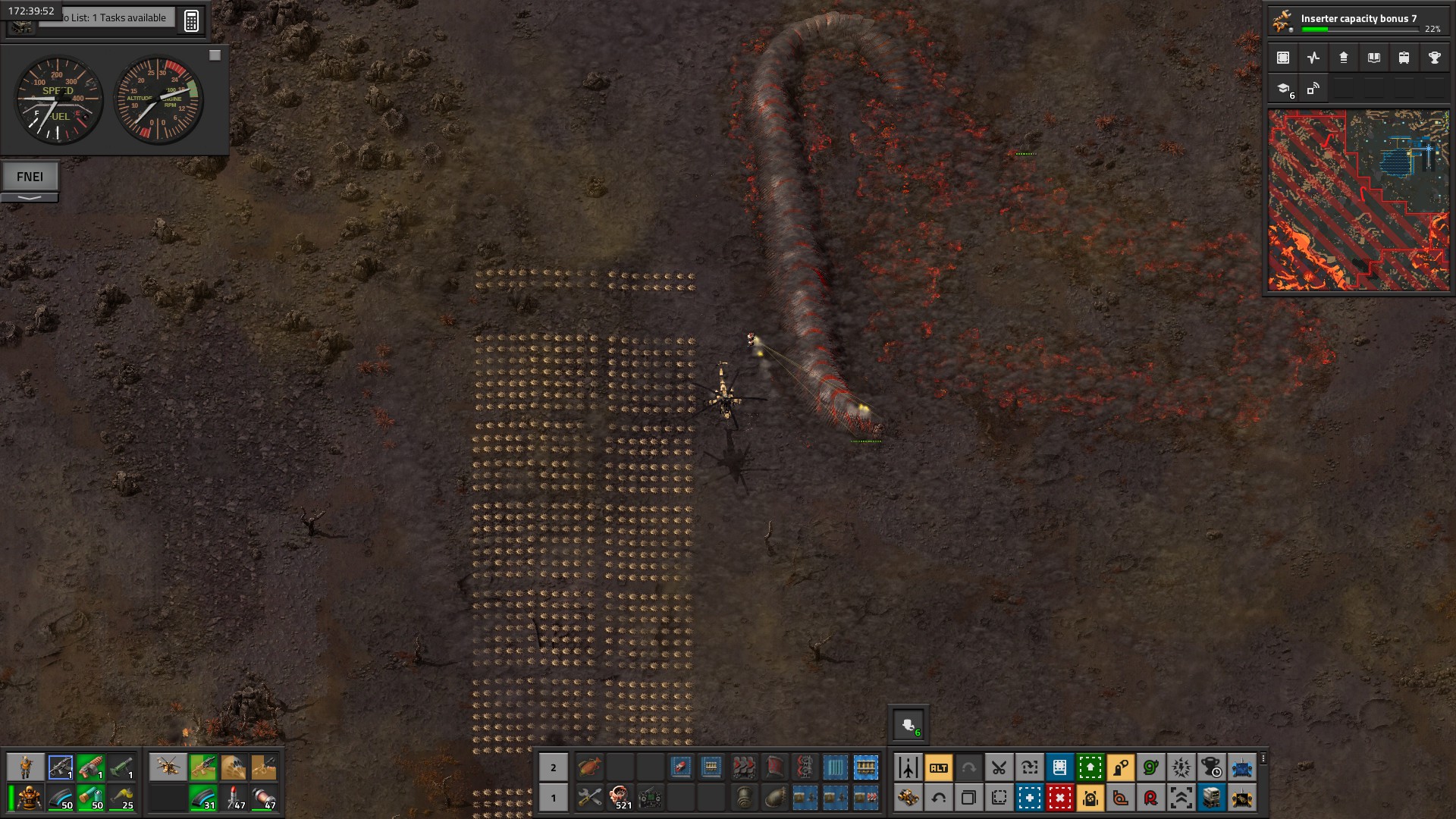Viewport: 1456px width, 819px height.
Task: Open the trains overview button
Action: (1404, 58)
